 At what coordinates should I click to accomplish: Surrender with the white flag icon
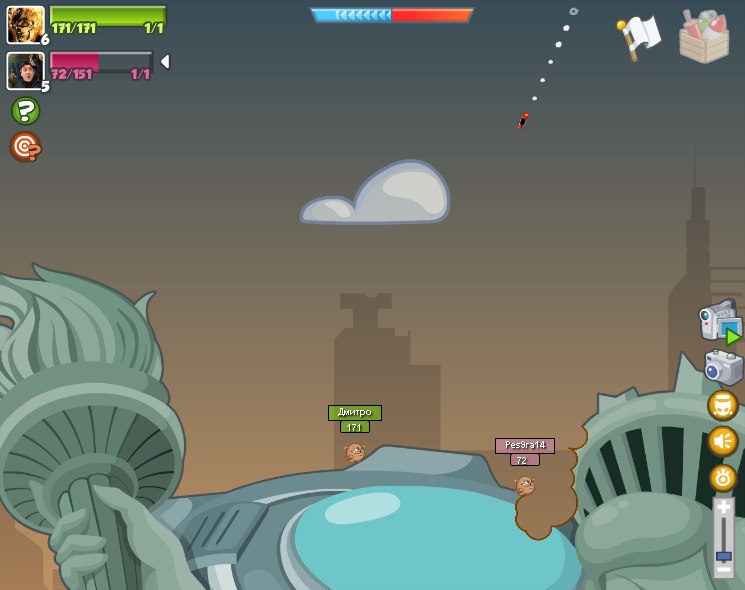[x=639, y=37]
